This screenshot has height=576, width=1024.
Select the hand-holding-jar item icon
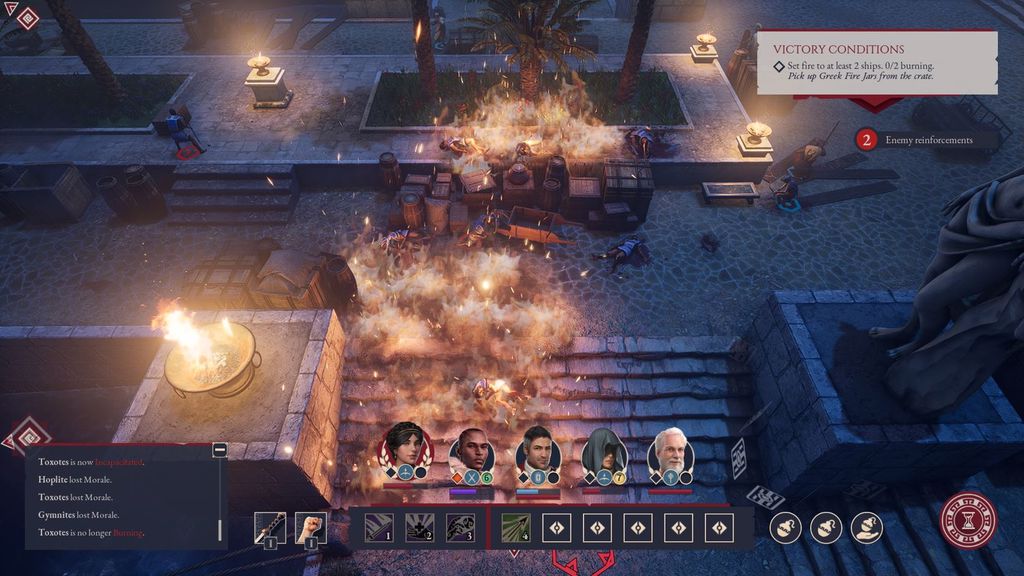[x=867, y=527]
